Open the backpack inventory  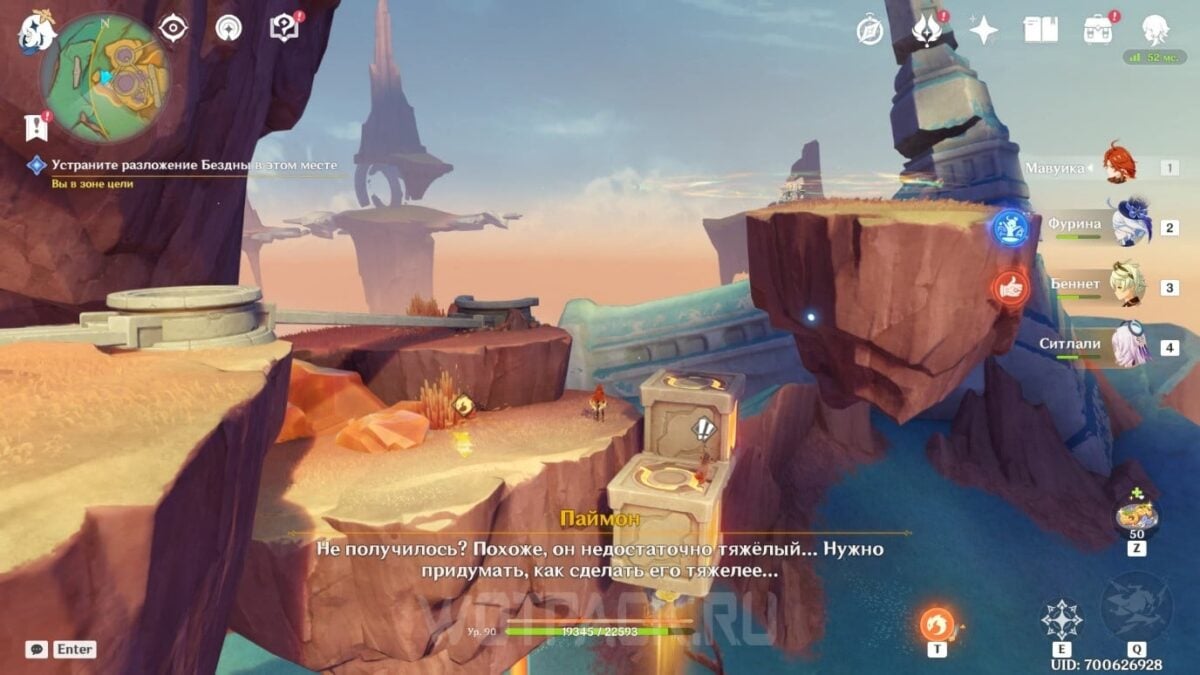[1098, 30]
